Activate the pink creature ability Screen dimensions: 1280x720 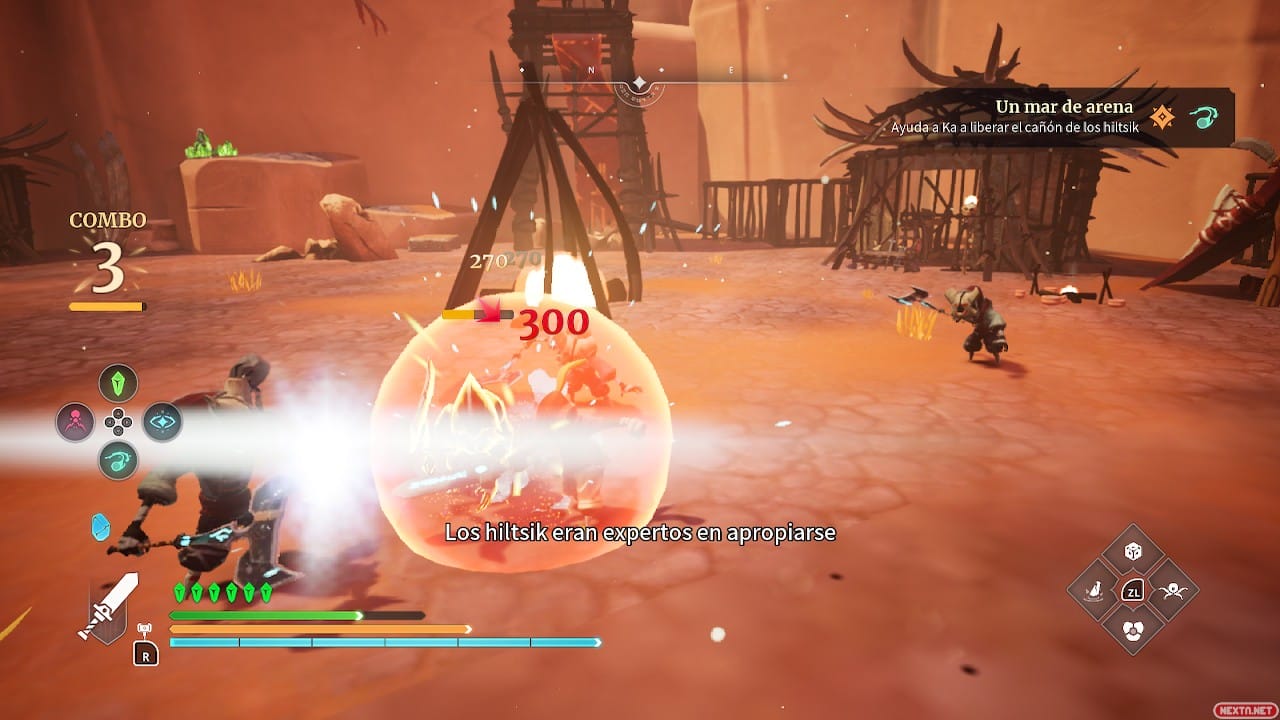click(x=76, y=422)
